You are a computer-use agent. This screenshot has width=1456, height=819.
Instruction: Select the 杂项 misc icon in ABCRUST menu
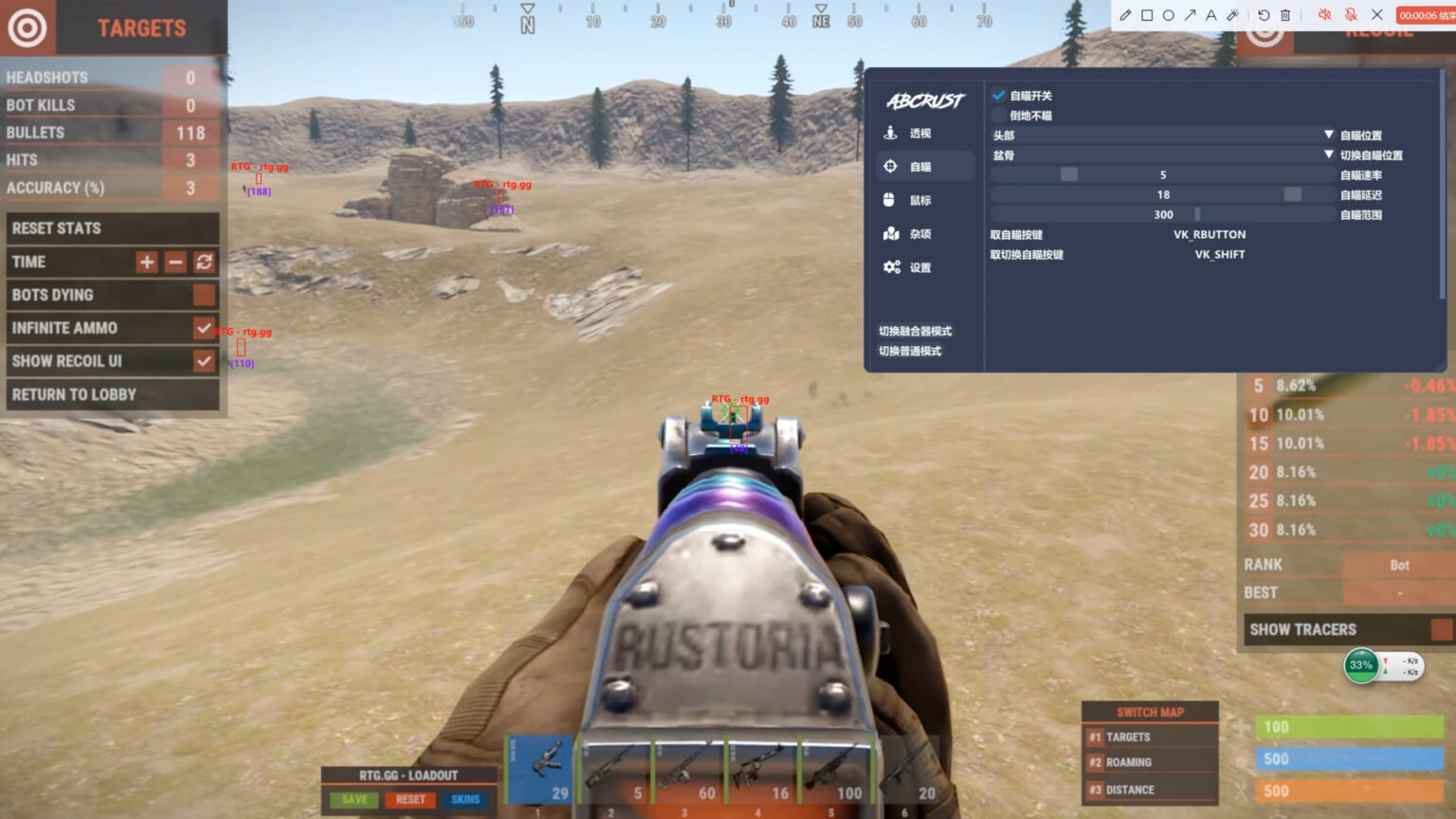(x=889, y=233)
